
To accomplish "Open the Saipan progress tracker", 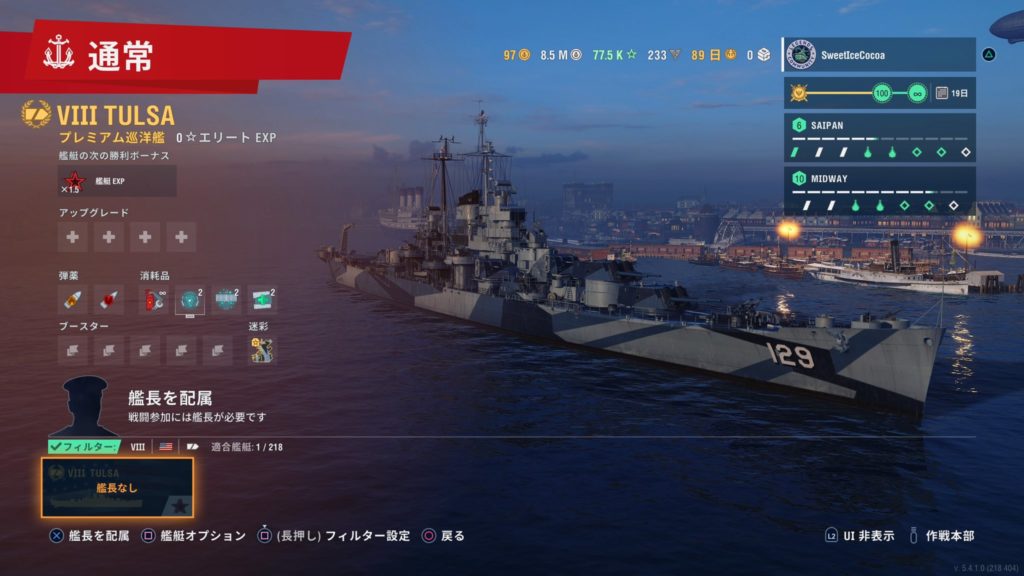I will (879, 139).
